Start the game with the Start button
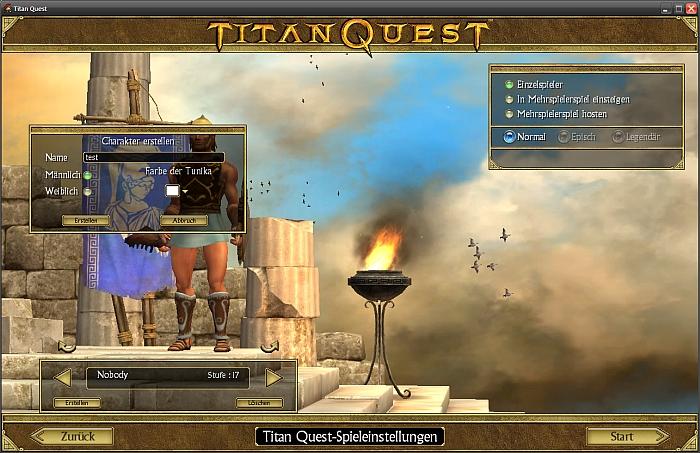The width and height of the screenshot is (700, 453). point(624,436)
